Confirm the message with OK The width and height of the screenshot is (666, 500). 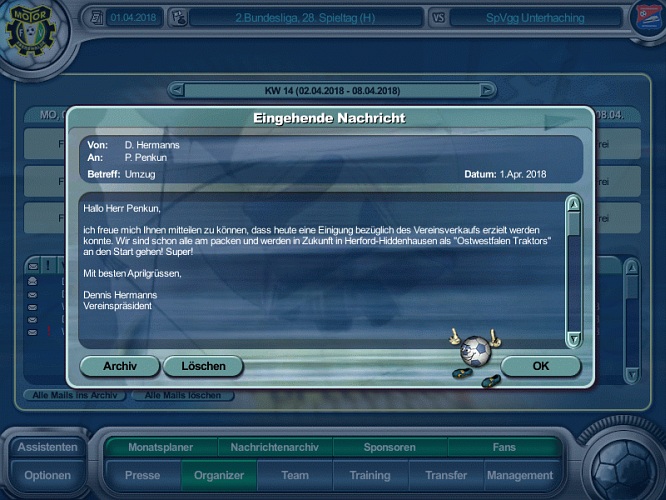pyautogui.click(x=540, y=366)
